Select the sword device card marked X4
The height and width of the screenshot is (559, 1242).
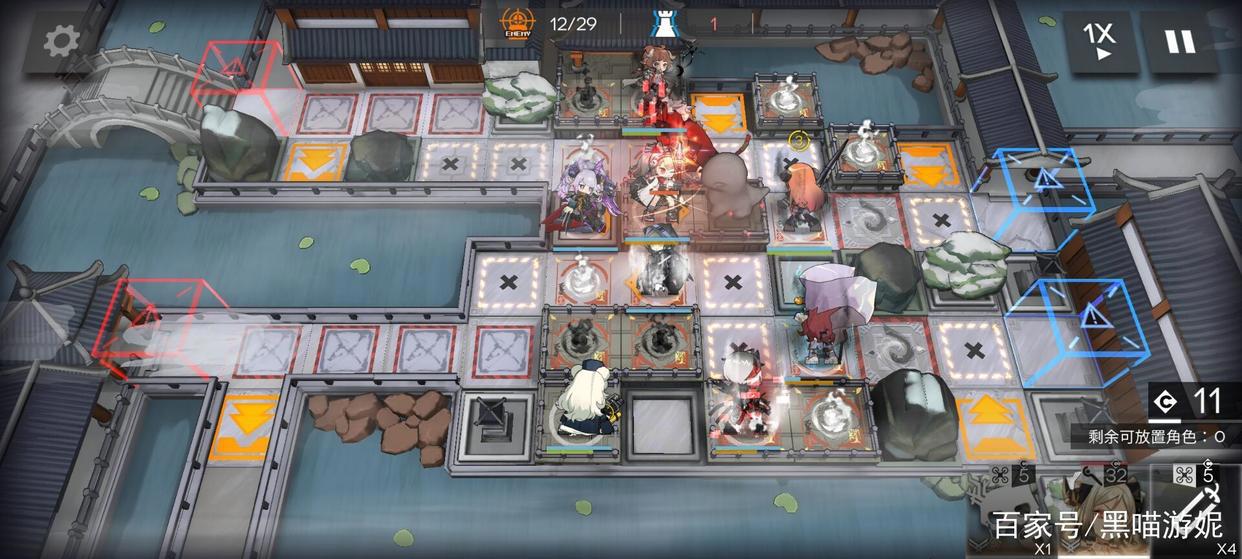[x=1198, y=510]
